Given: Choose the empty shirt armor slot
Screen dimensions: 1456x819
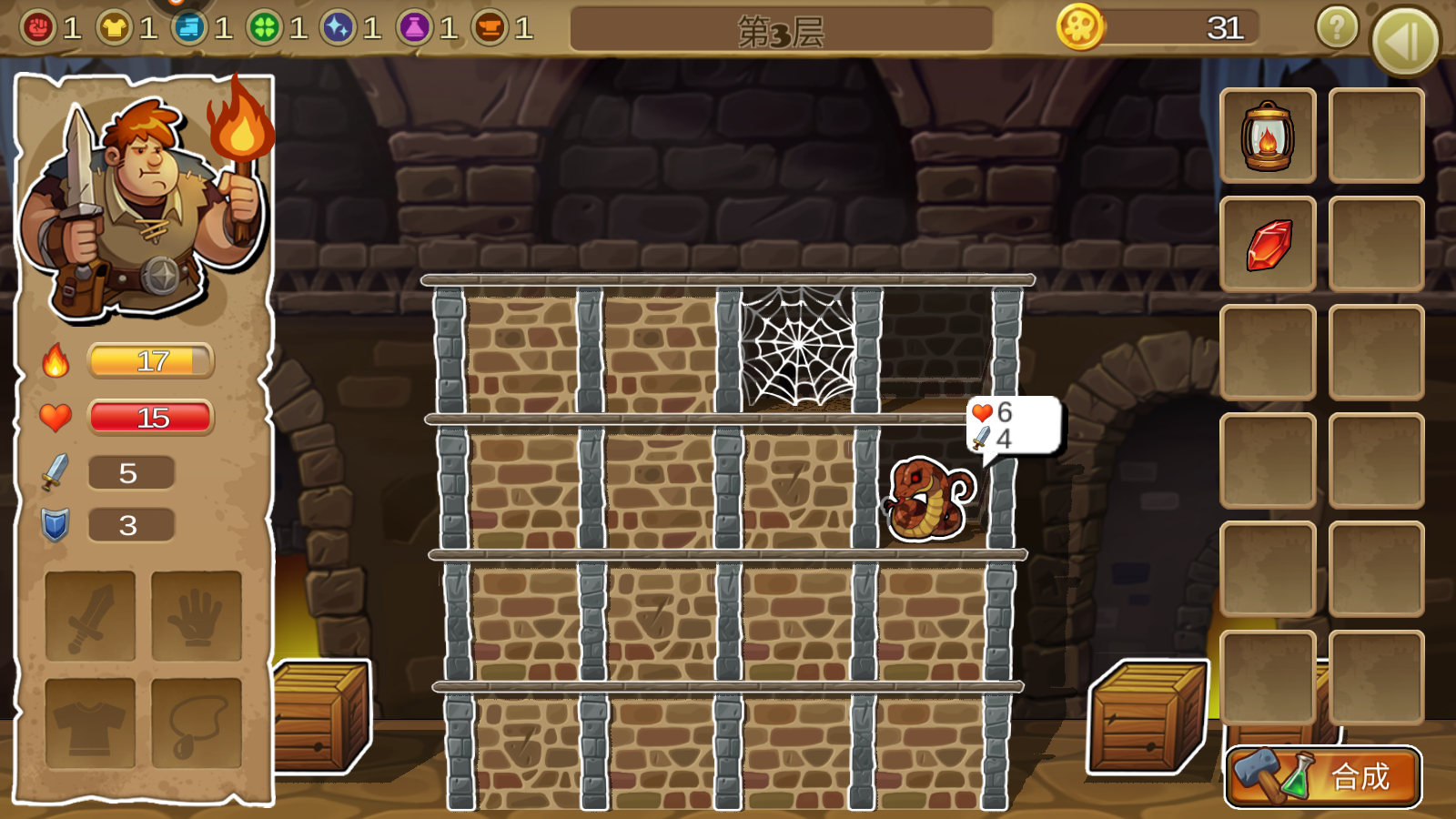Looking at the screenshot, I should pos(90,723).
